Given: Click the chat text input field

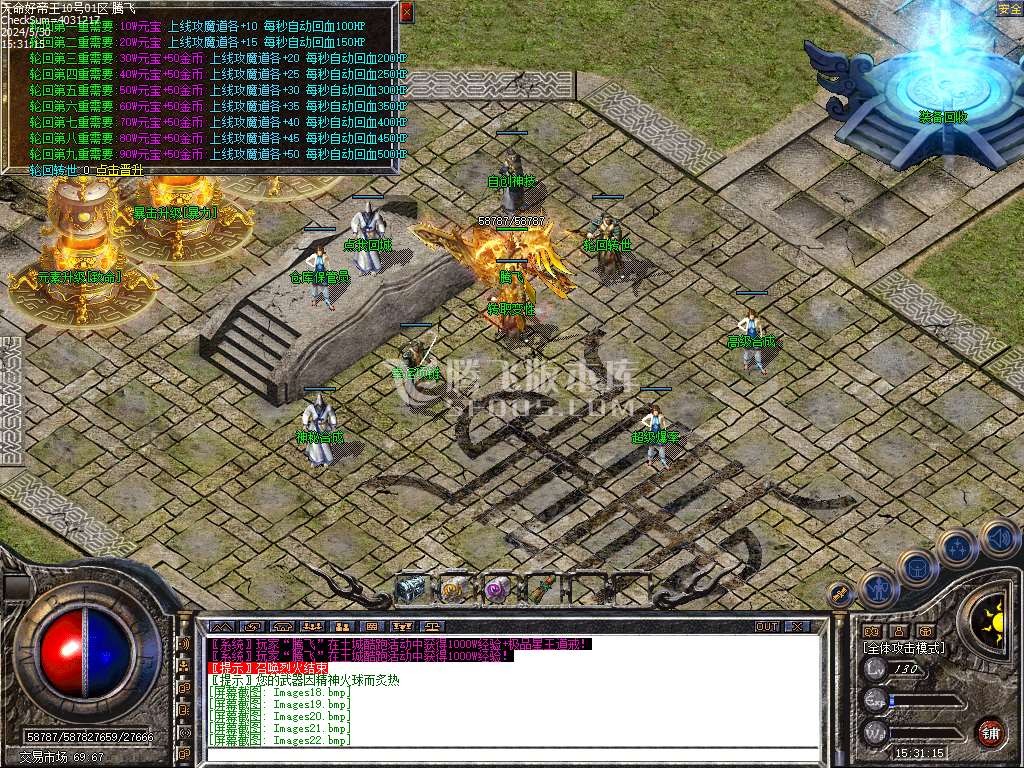Looking at the screenshot, I should [510, 753].
